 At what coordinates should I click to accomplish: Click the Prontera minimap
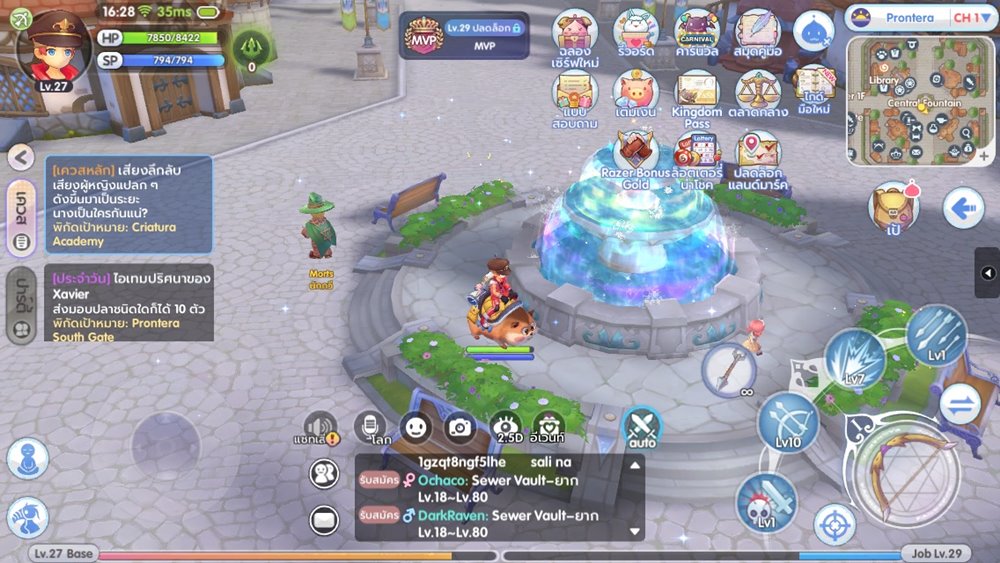921,100
